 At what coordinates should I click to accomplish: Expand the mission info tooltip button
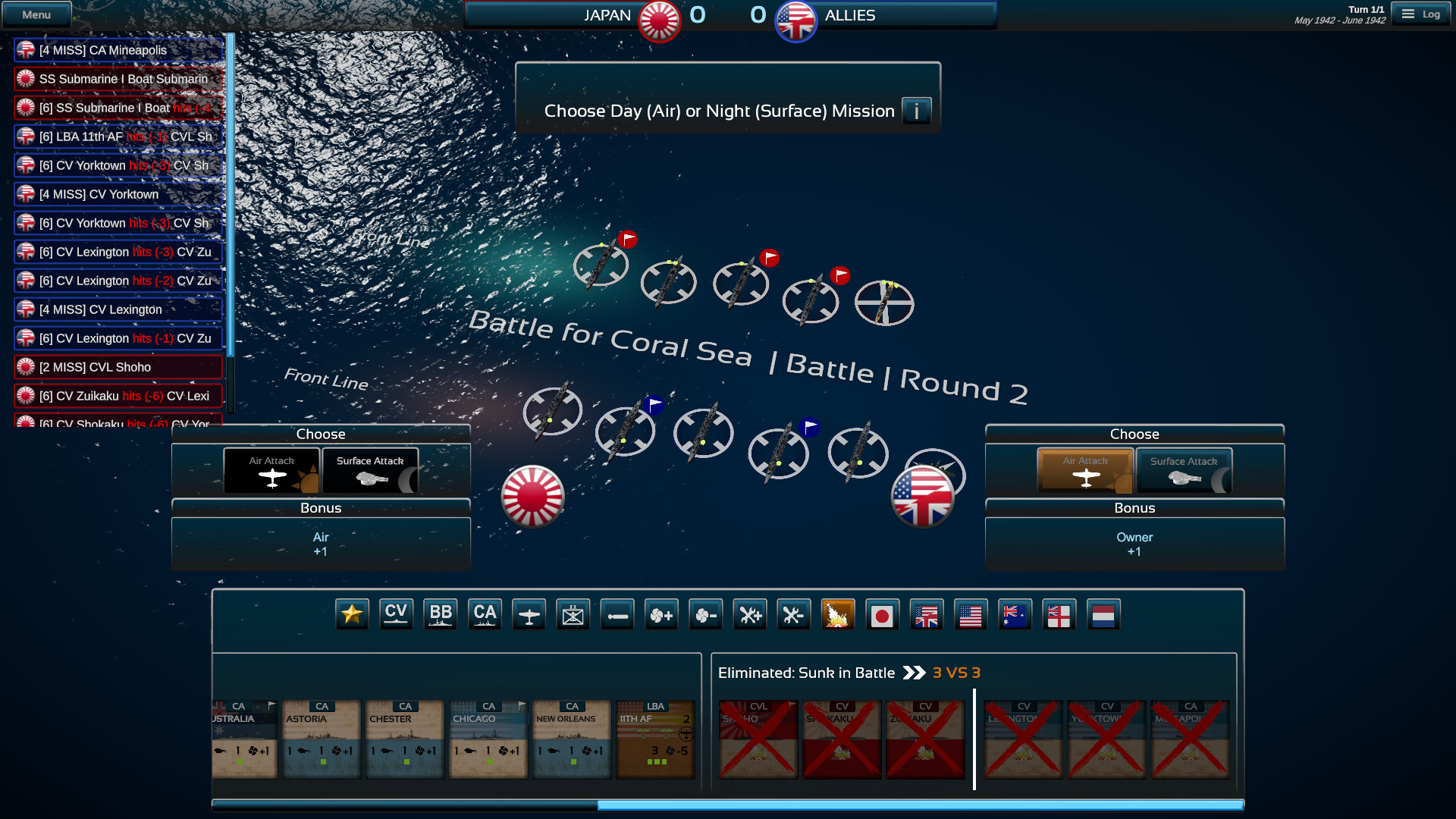coord(916,111)
